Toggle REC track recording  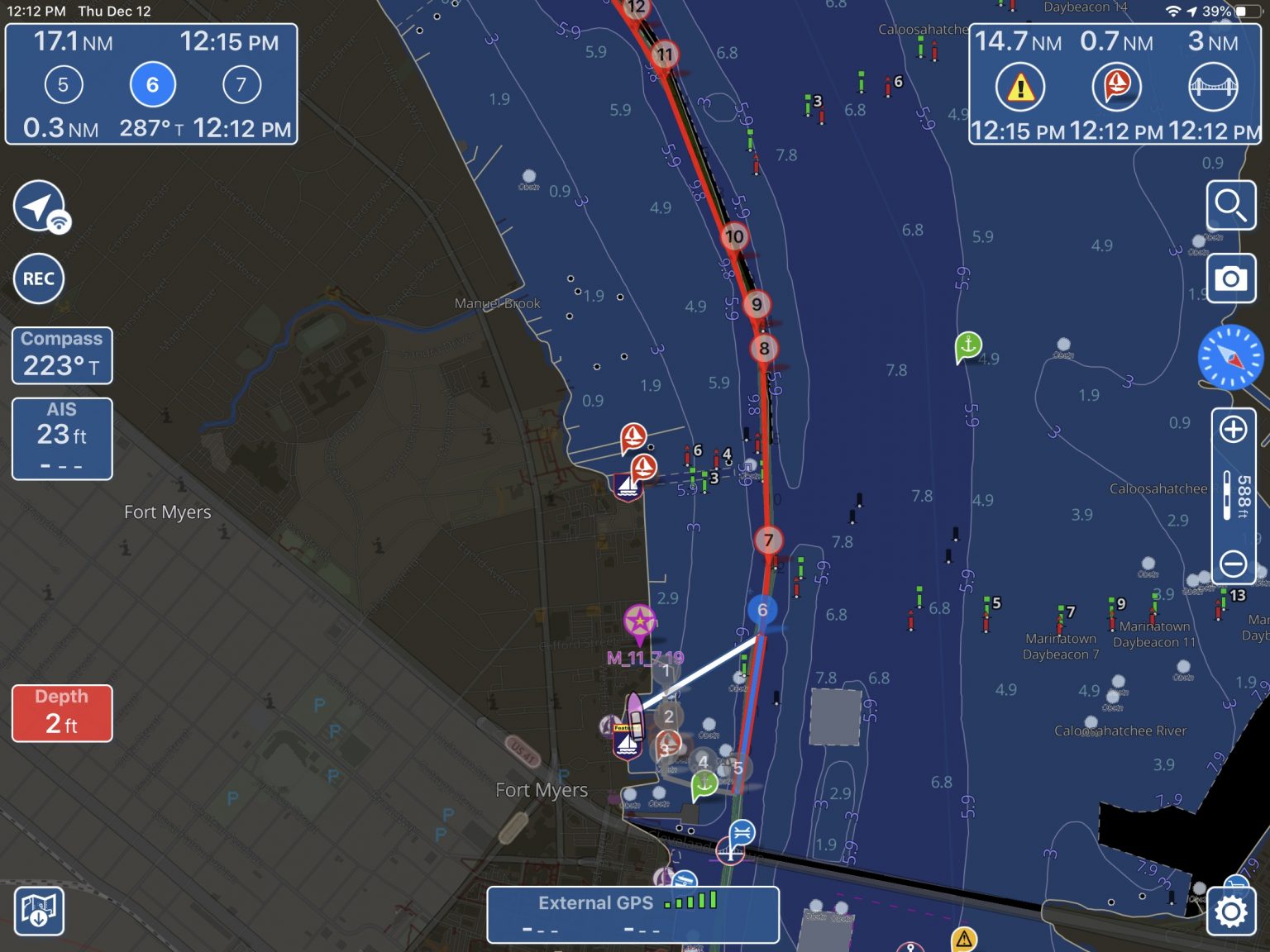coord(38,278)
